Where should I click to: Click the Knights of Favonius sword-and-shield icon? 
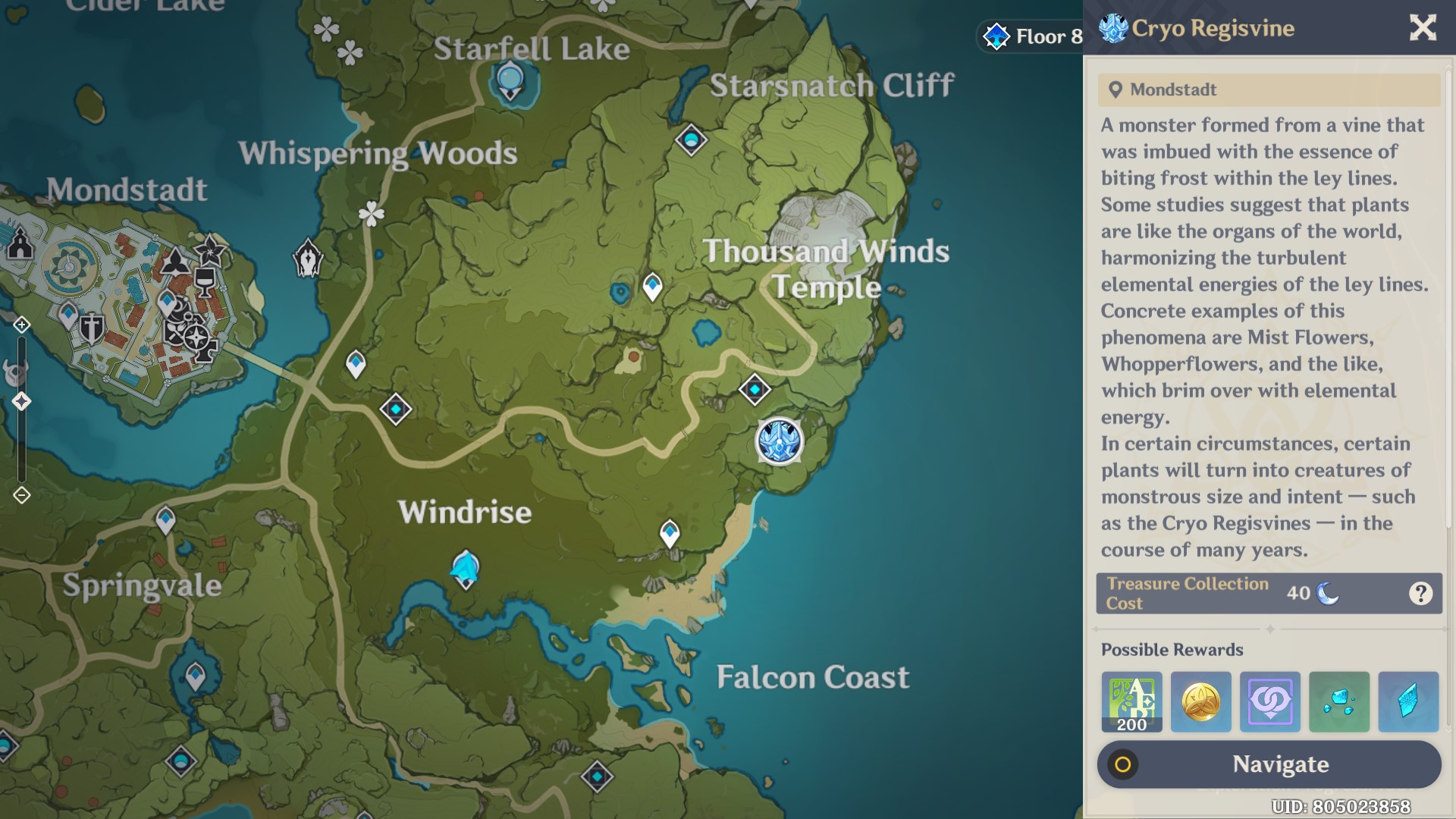pyautogui.click(x=91, y=329)
